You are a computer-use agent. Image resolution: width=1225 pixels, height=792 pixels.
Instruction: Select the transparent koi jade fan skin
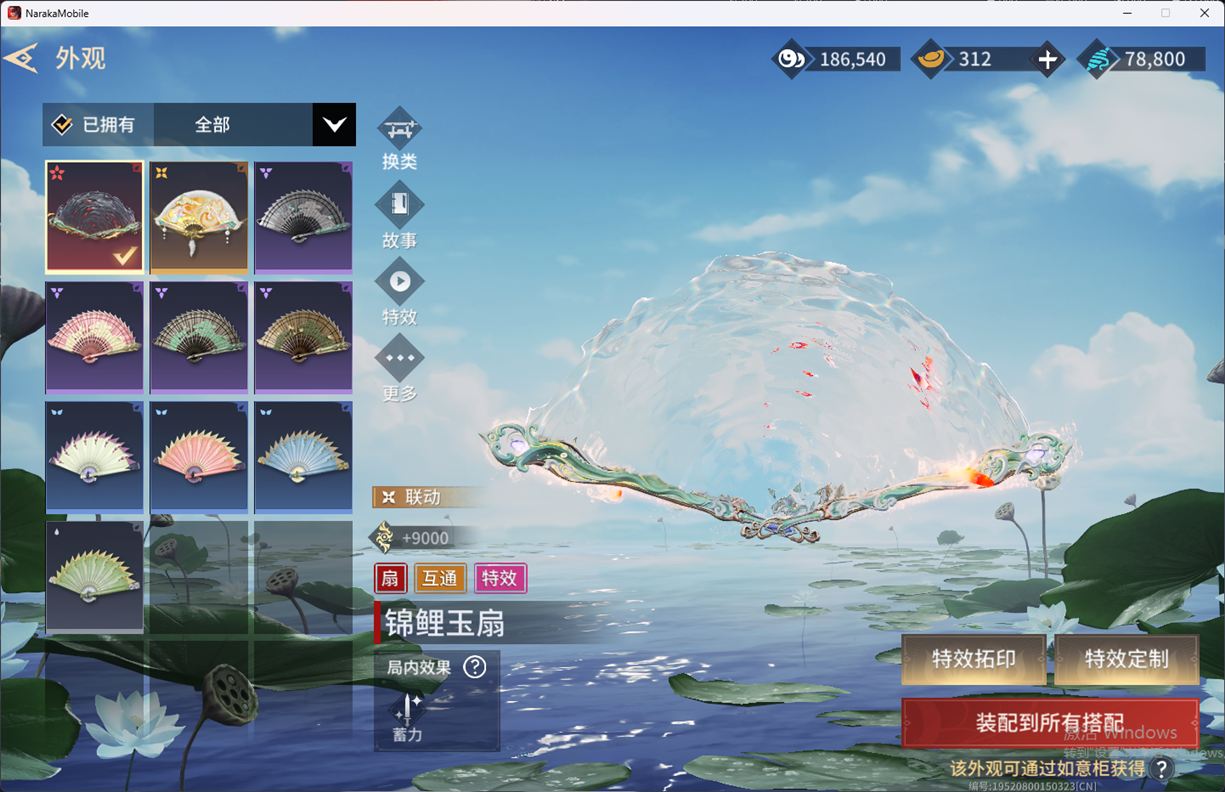click(95, 217)
